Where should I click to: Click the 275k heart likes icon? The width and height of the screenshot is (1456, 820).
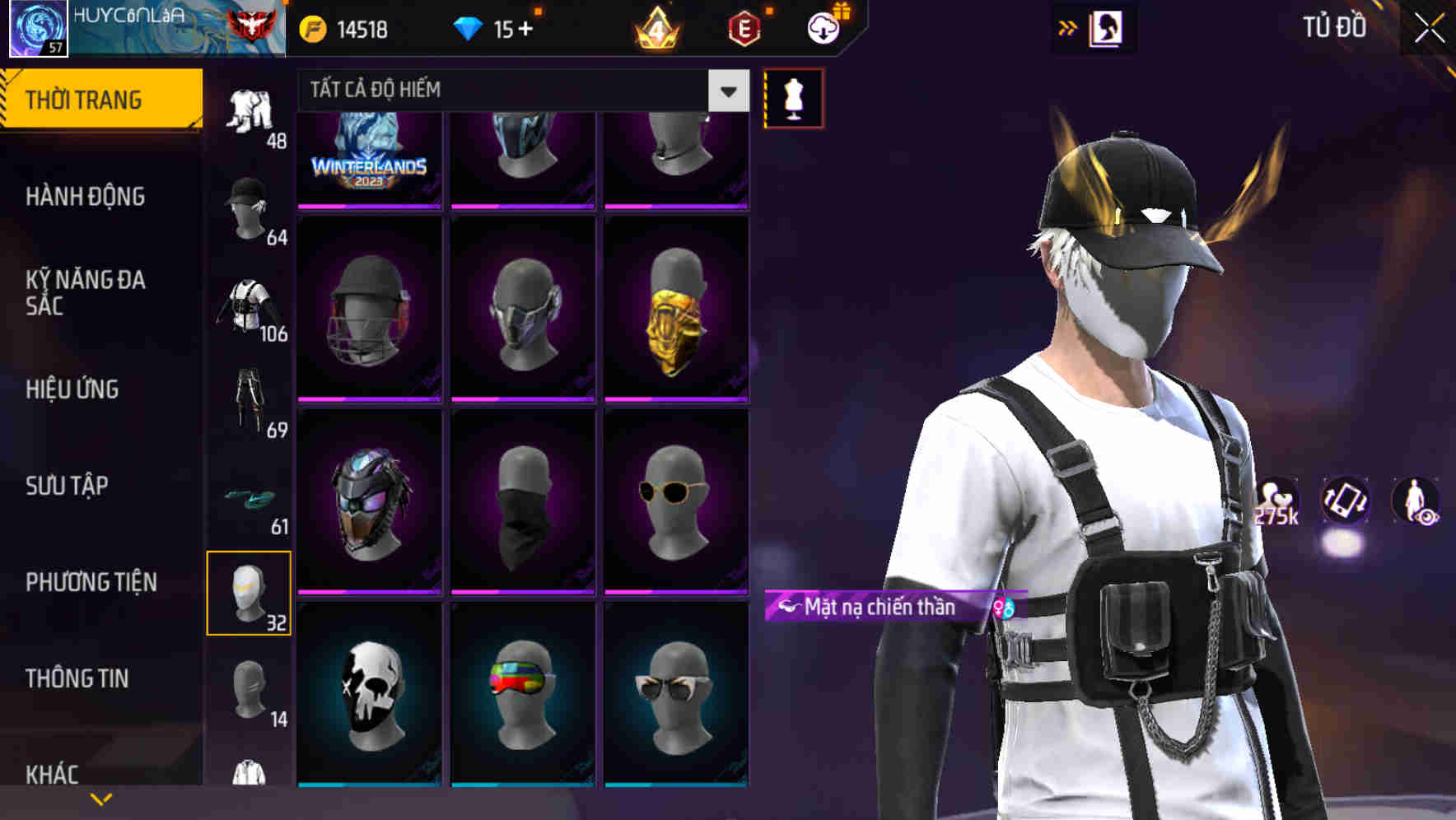1276,498
